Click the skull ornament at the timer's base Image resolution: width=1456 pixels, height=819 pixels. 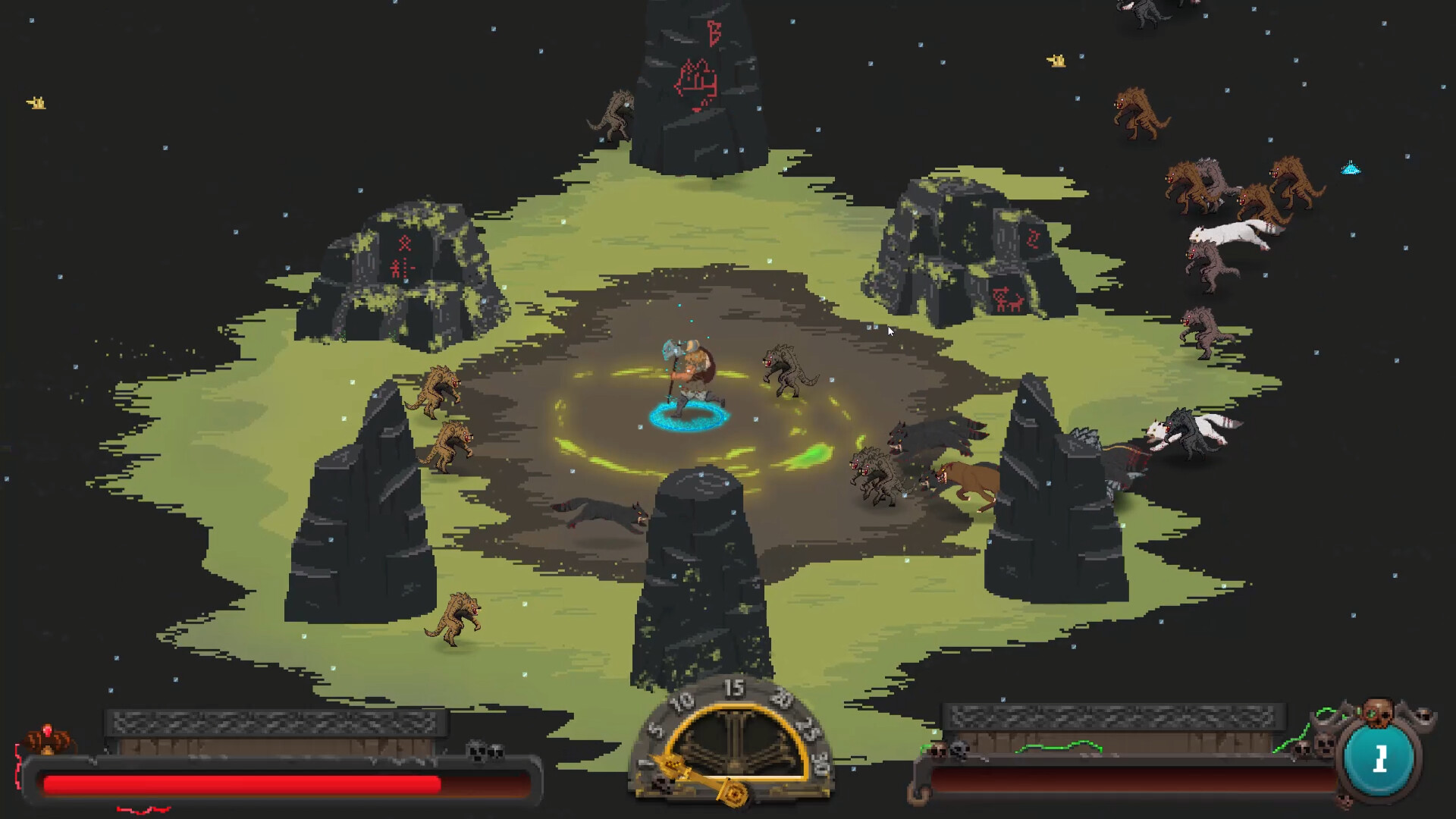tap(661, 786)
